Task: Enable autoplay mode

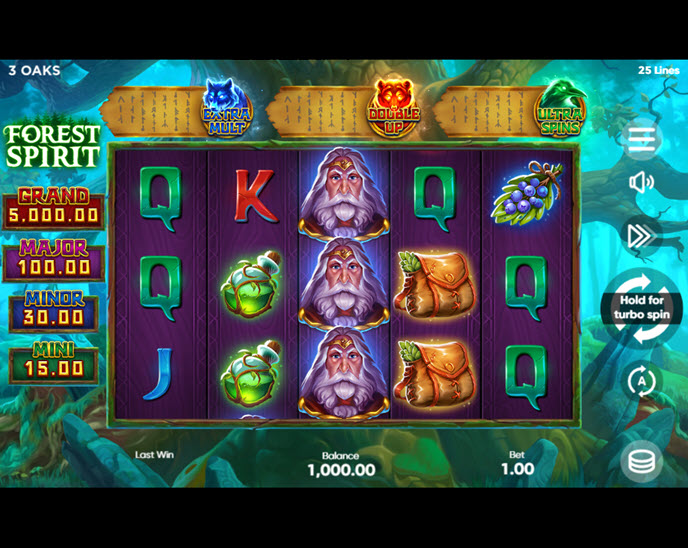Action: click(x=641, y=381)
